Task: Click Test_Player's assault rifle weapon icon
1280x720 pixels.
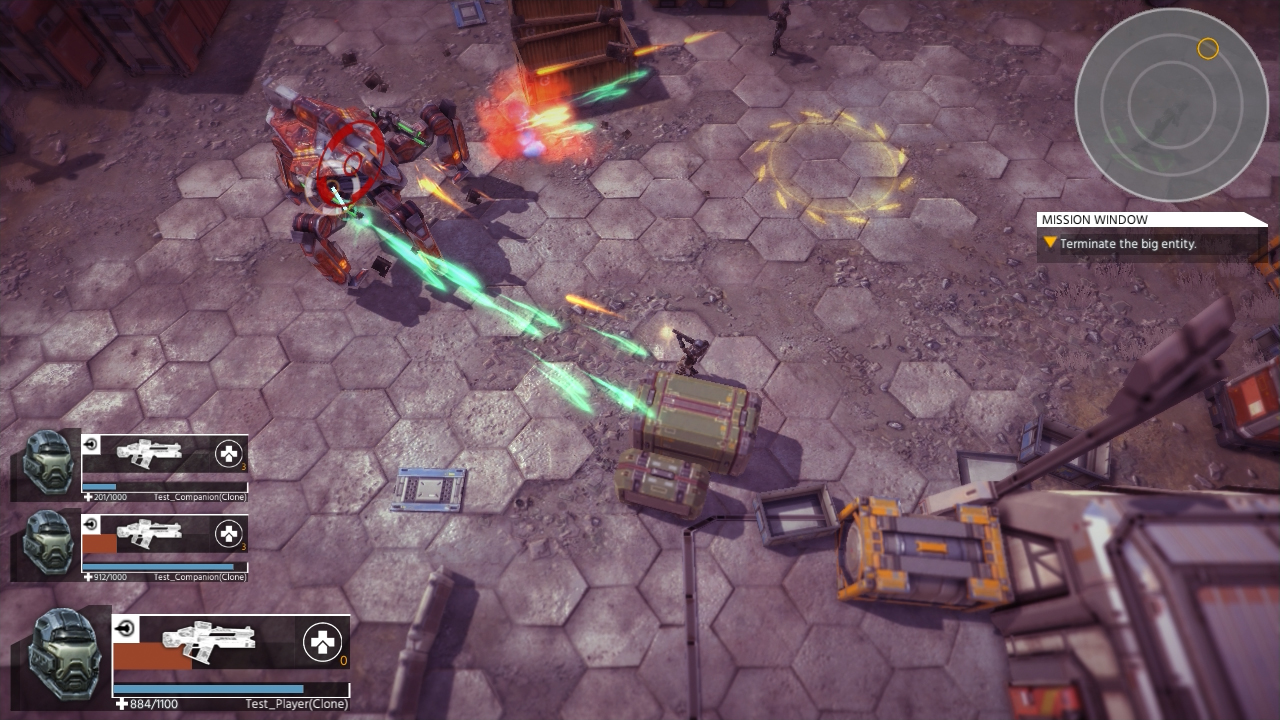Action: [x=208, y=642]
